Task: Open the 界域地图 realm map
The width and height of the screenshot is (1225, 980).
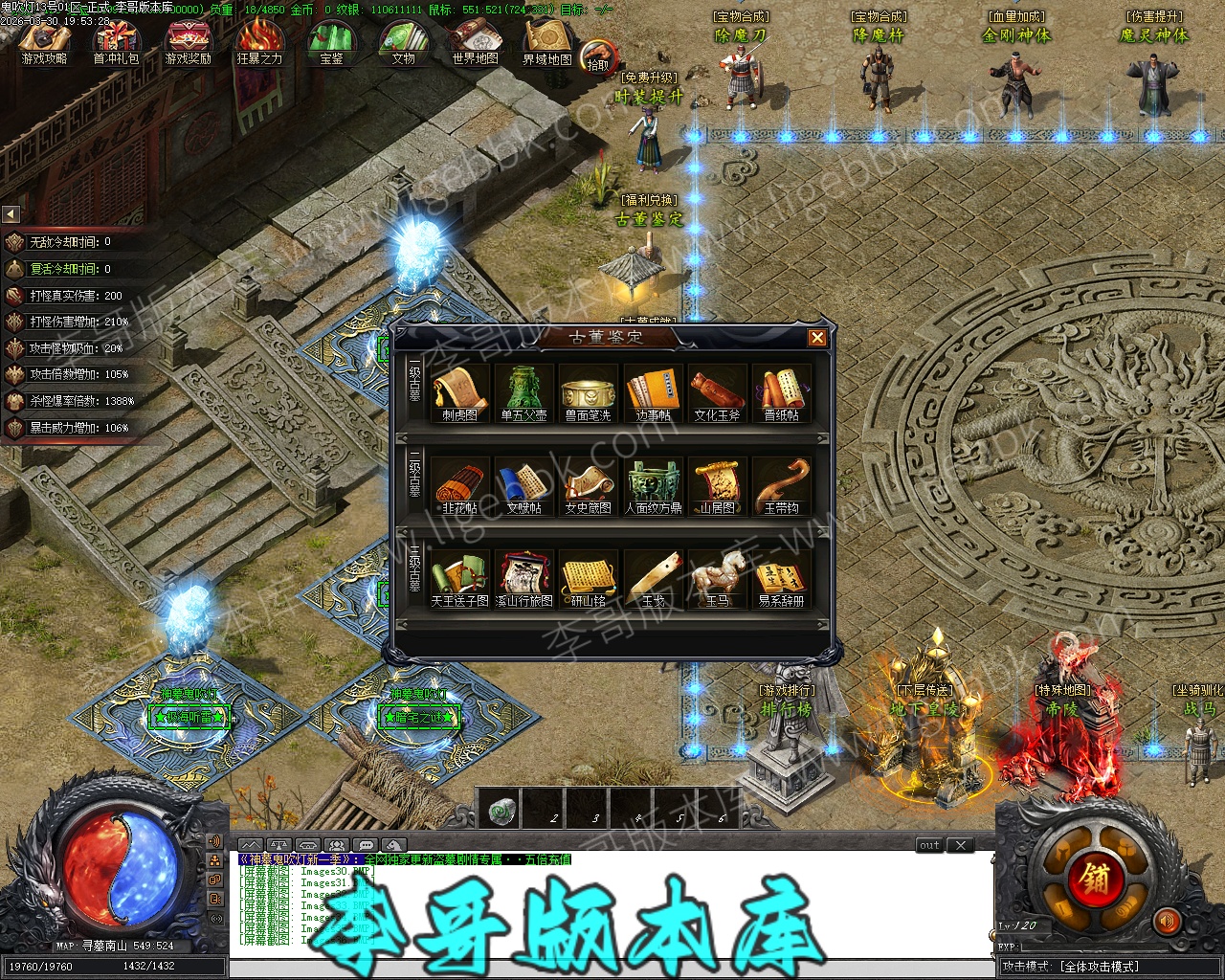Action: click(546, 43)
